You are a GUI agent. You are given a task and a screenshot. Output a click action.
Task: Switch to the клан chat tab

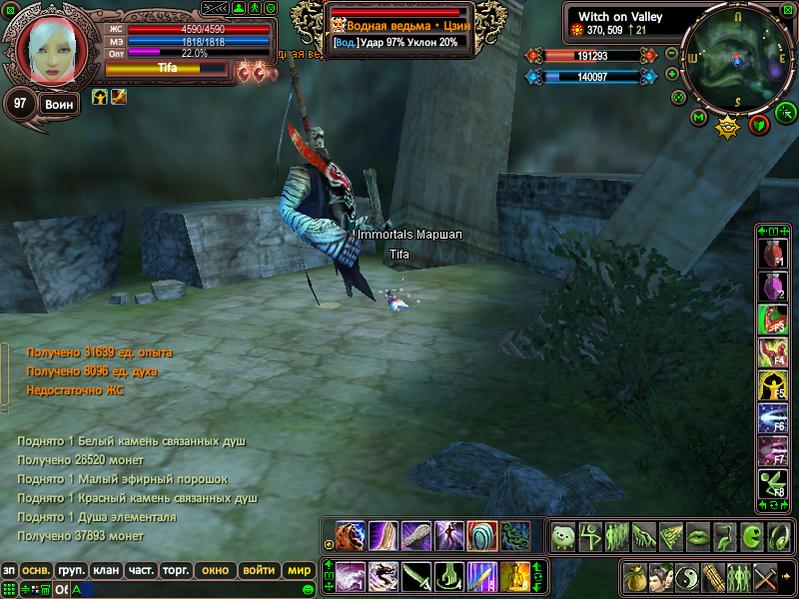click(105, 570)
